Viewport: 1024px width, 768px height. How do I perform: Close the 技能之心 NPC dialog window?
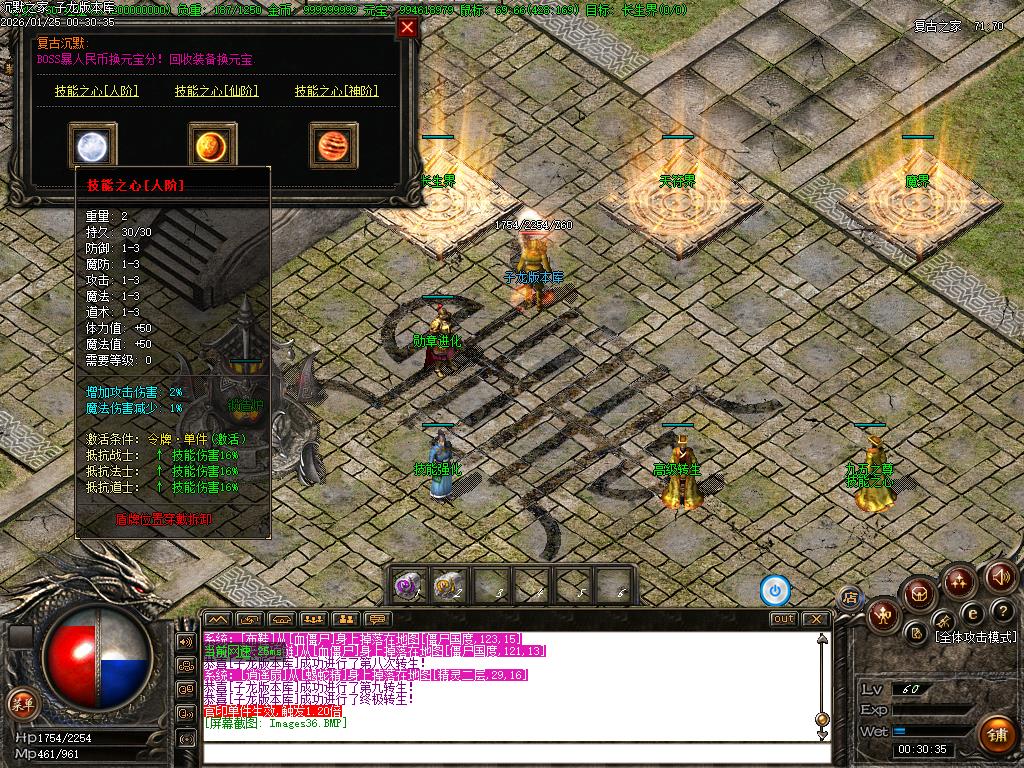(x=407, y=28)
